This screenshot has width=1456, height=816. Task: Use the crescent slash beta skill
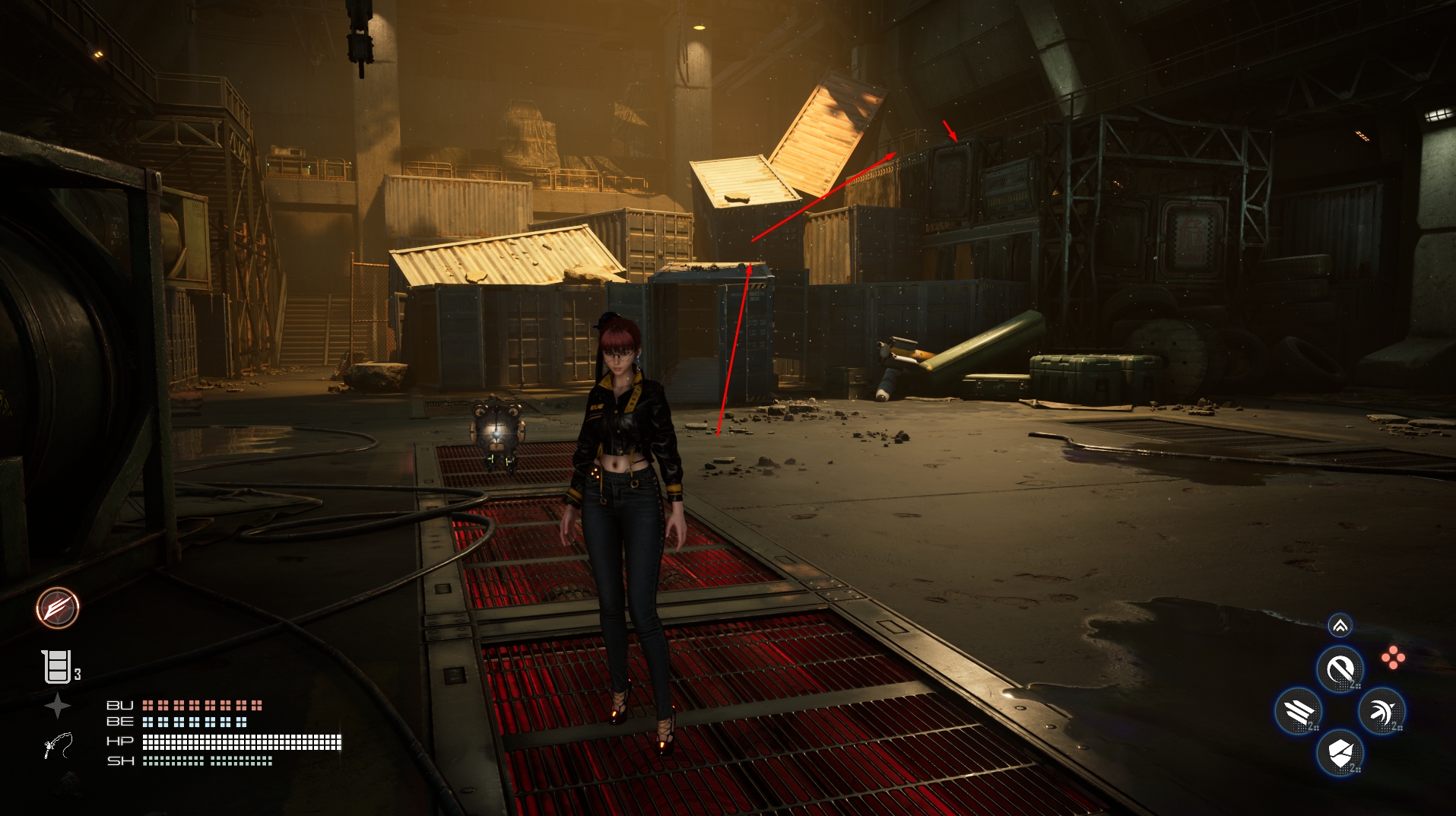(x=1381, y=712)
